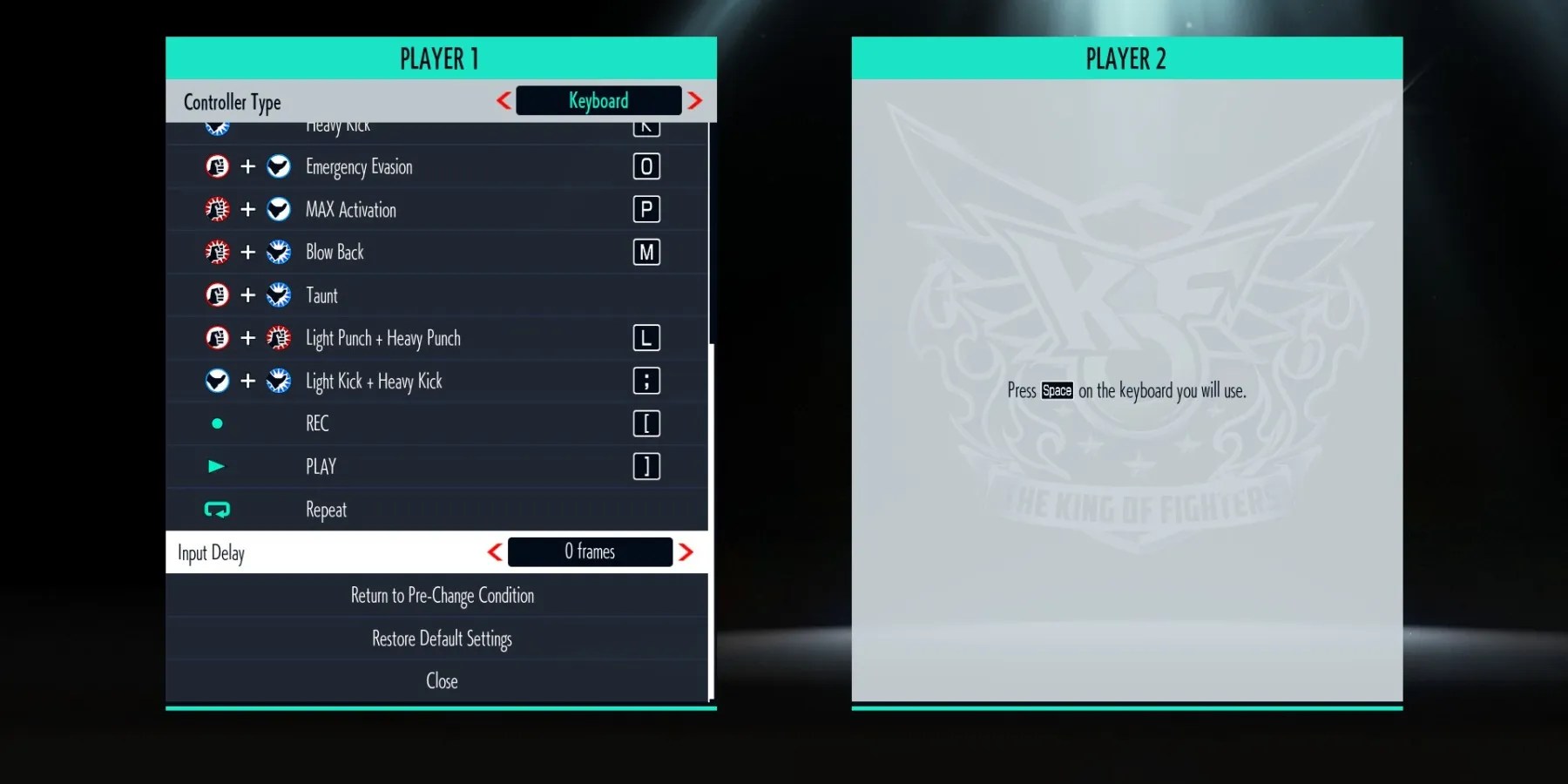The width and height of the screenshot is (1568, 784).
Task: Click Restore Default Settings
Action: [x=442, y=639]
